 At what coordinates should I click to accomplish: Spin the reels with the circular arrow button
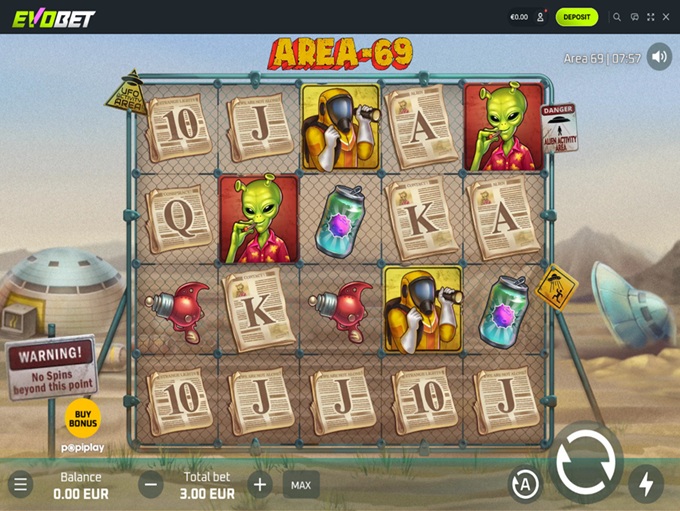click(x=585, y=463)
